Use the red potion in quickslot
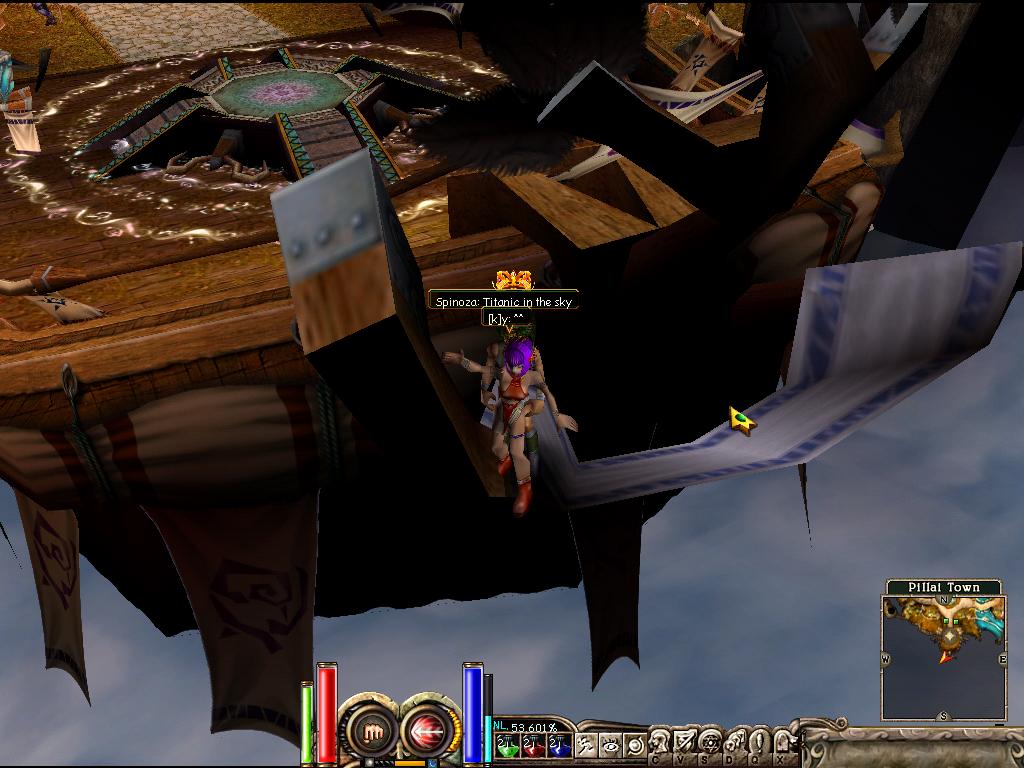 point(533,744)
